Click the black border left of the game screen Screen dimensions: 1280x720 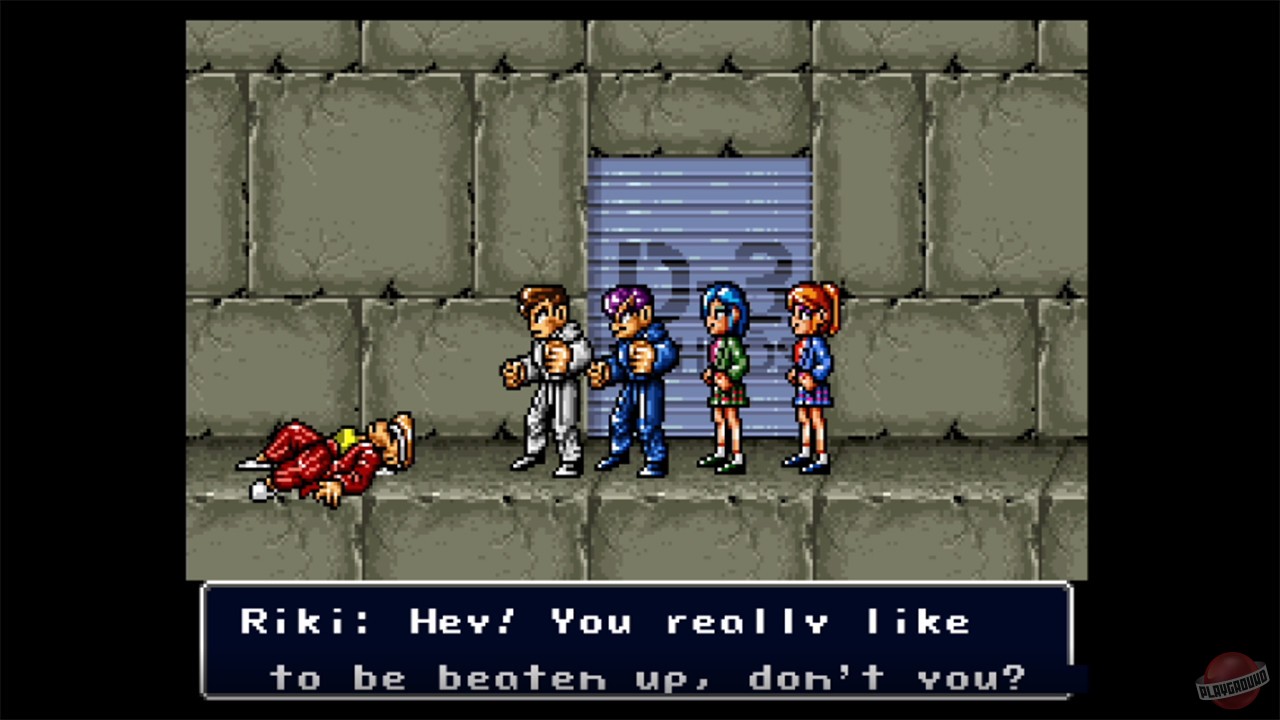pyautogui.click(x=90, y=360)
